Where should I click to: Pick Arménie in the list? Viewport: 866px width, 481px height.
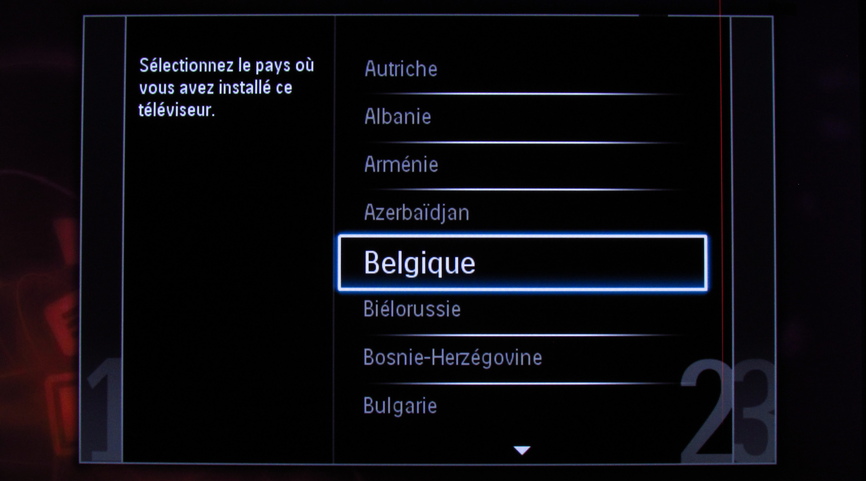click(401, 164)
